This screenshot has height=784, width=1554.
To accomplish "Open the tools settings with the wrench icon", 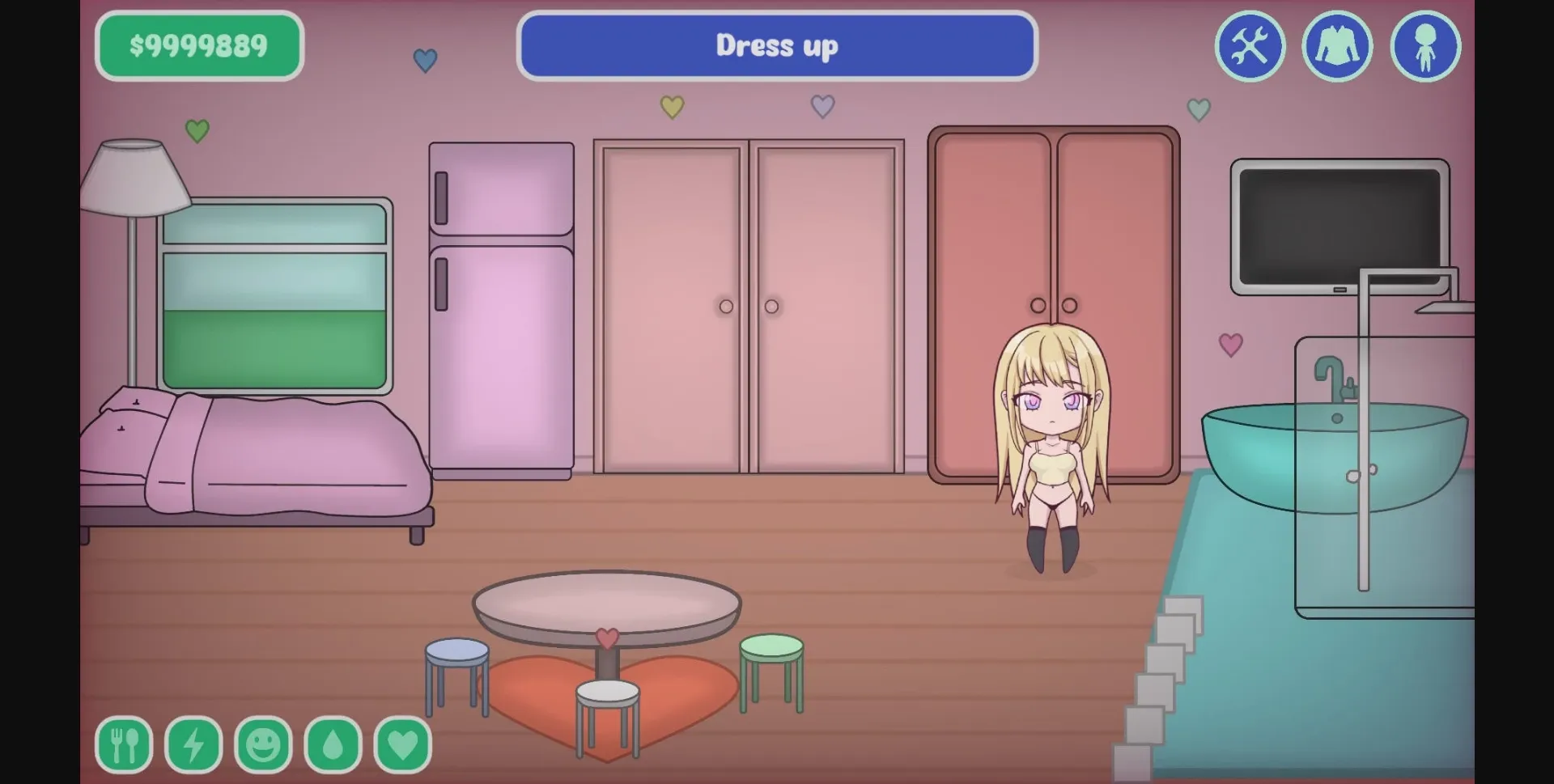I will point(1250,46).
